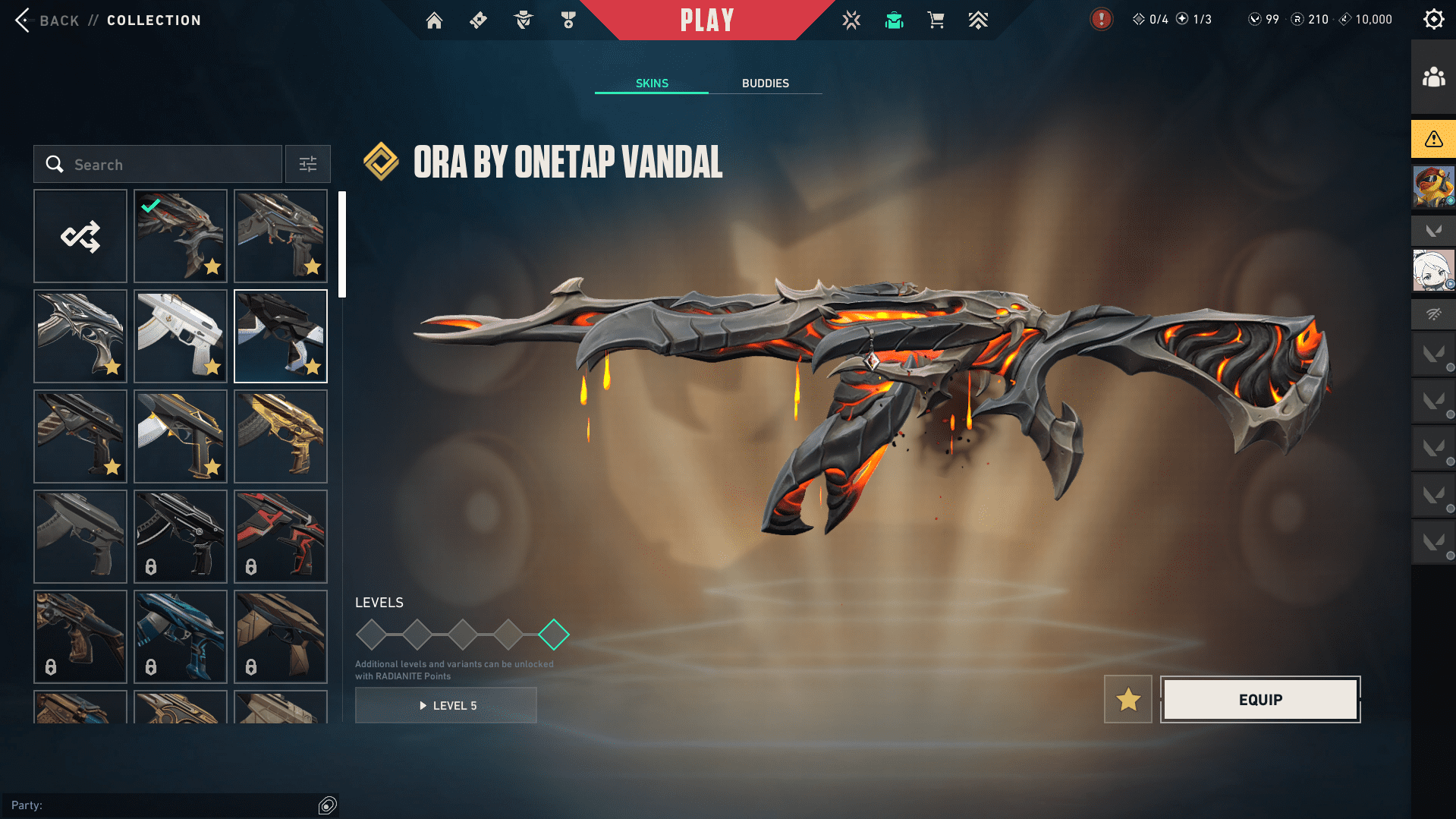Toggle the favorite star for this skin
Image resolution: width=1456 pixels, height=819 pixels.
click(x=1127, y=699)
